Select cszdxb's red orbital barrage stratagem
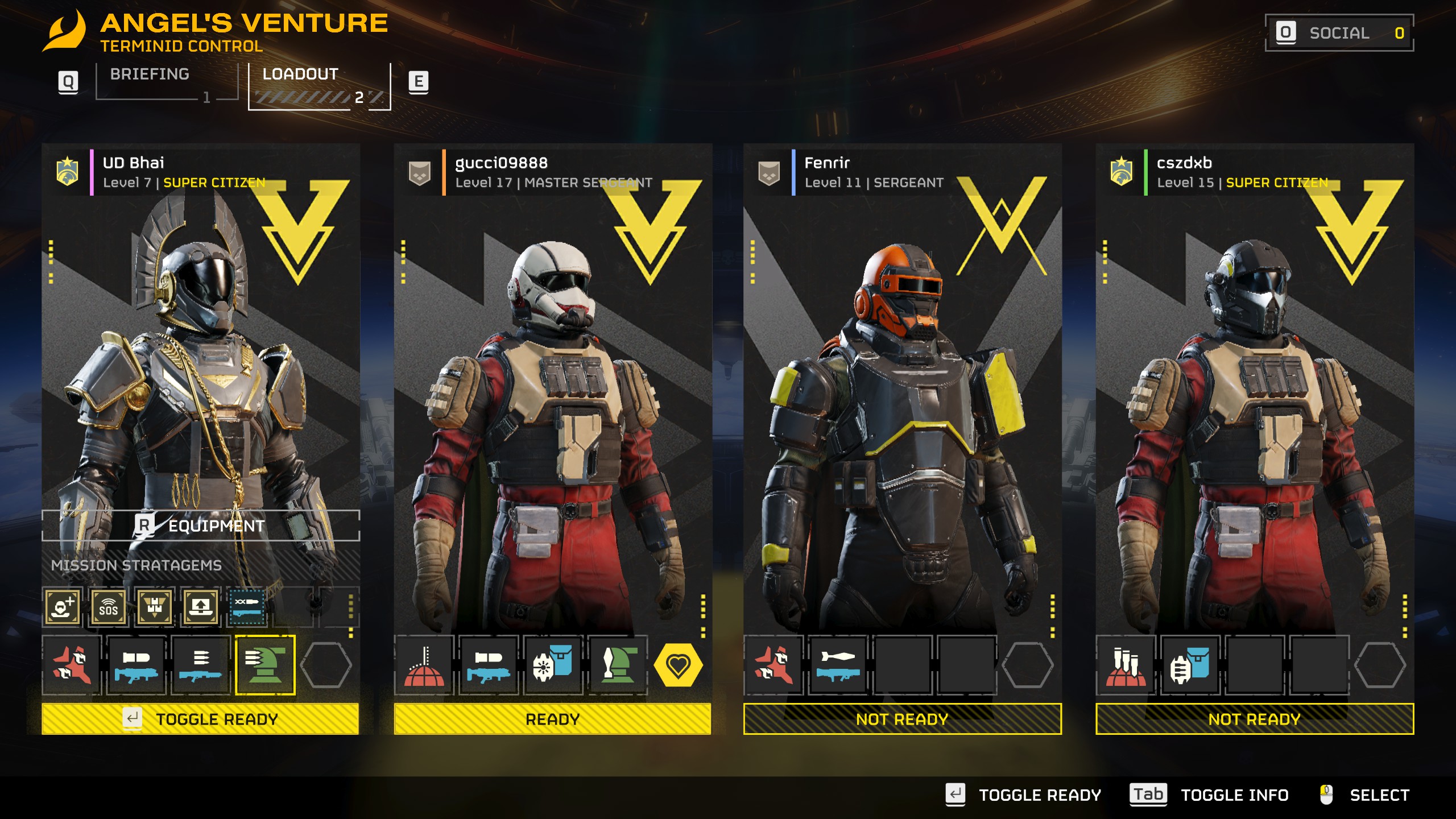This screenshot has width=1456, height=819. pyautogui.click(x=1126, y=665)
